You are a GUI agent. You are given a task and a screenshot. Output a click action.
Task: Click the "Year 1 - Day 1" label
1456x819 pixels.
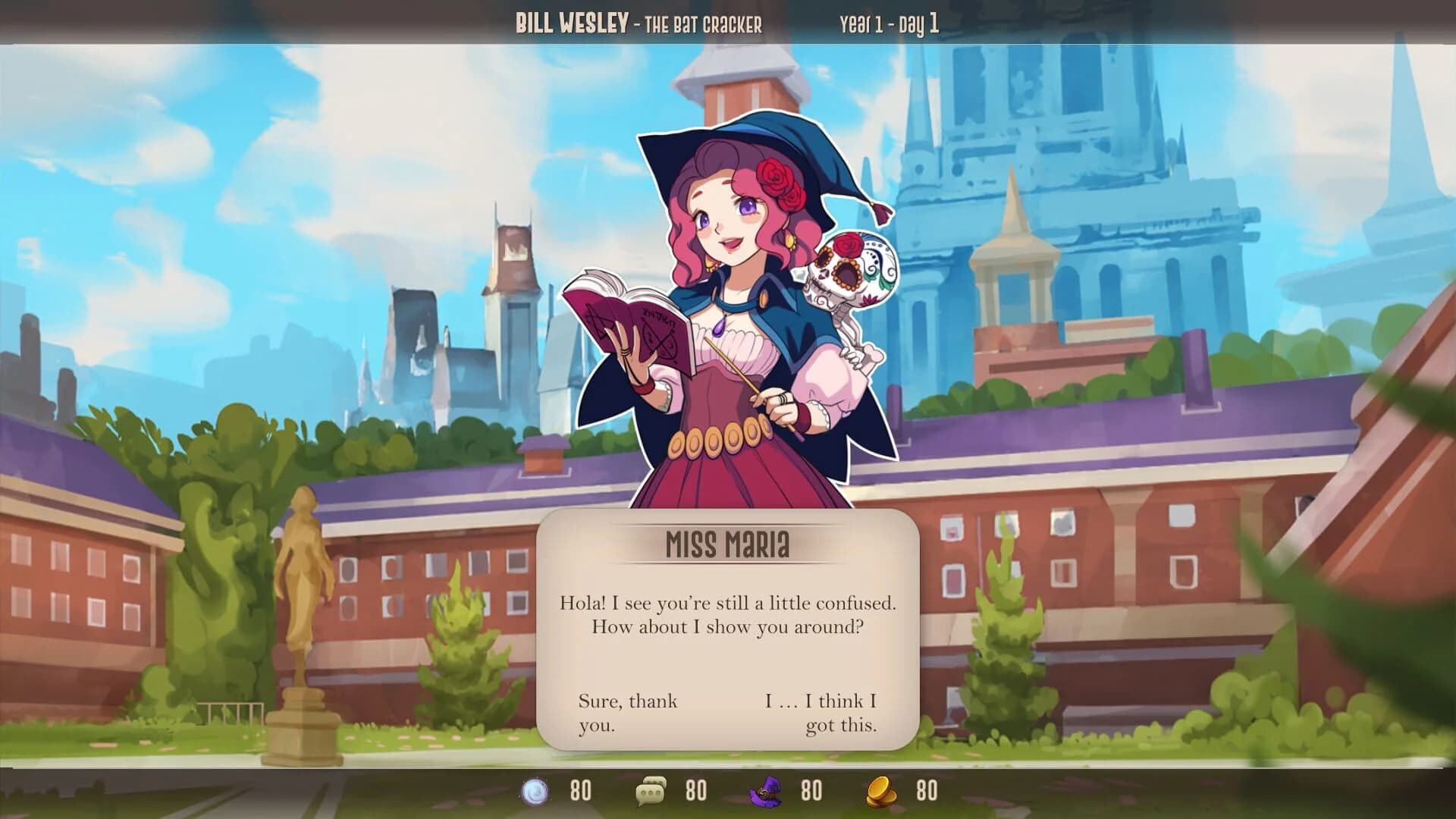pos(889,23)
